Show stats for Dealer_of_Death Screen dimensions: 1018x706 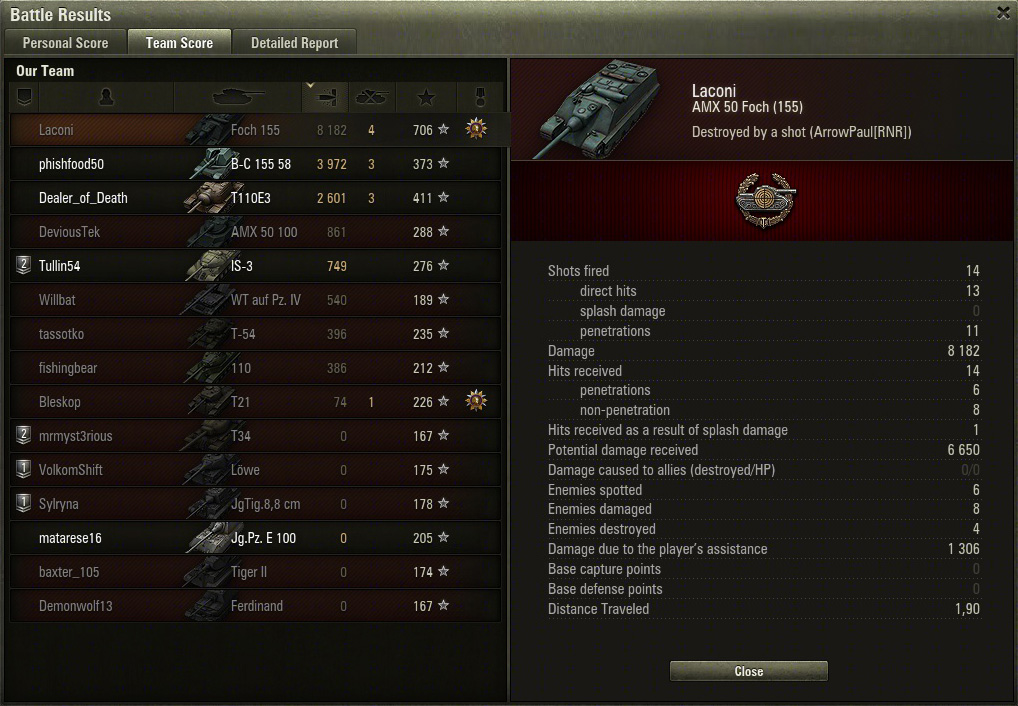click(x=83, y=198)
